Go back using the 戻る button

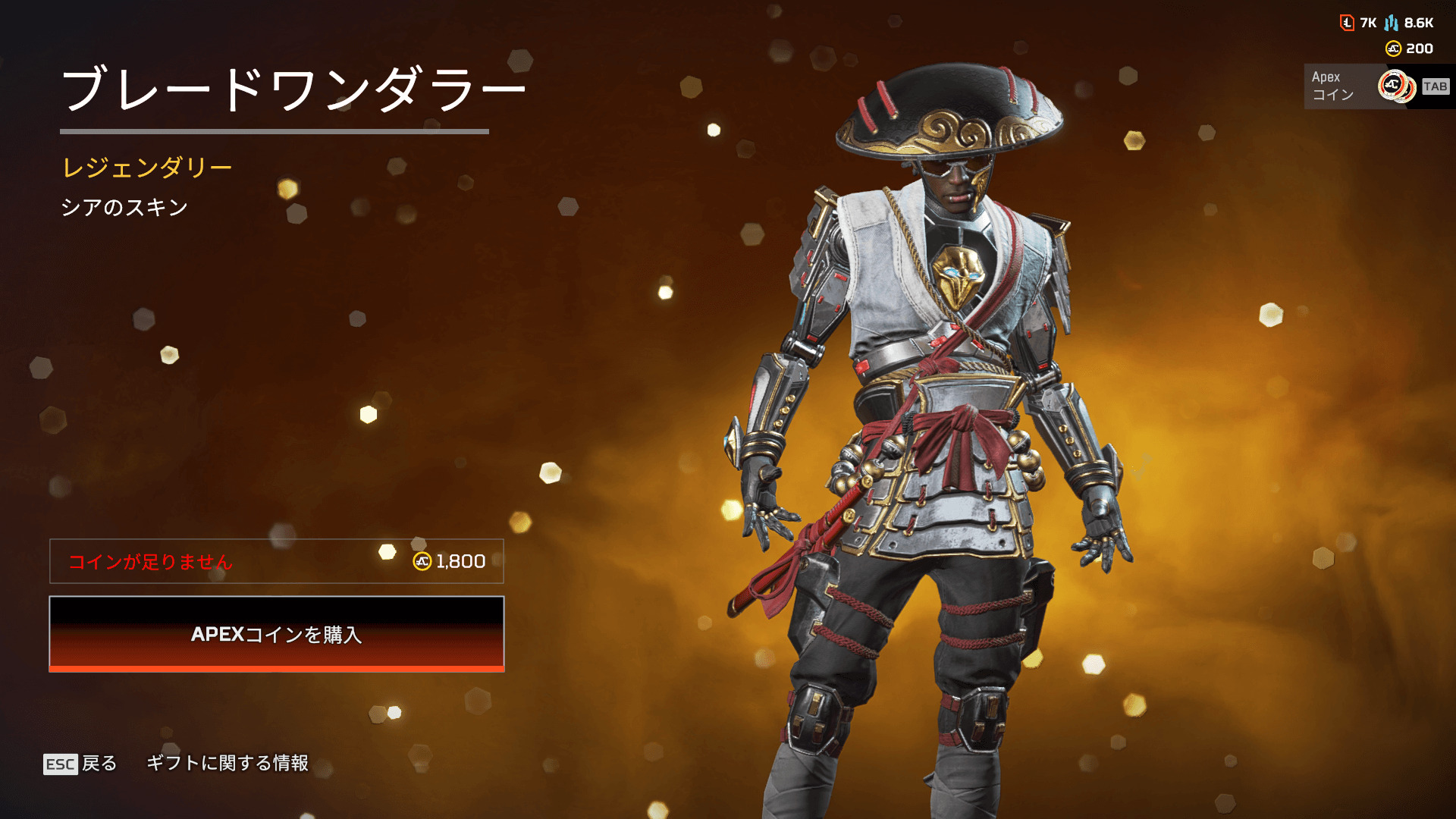[80, 764]
